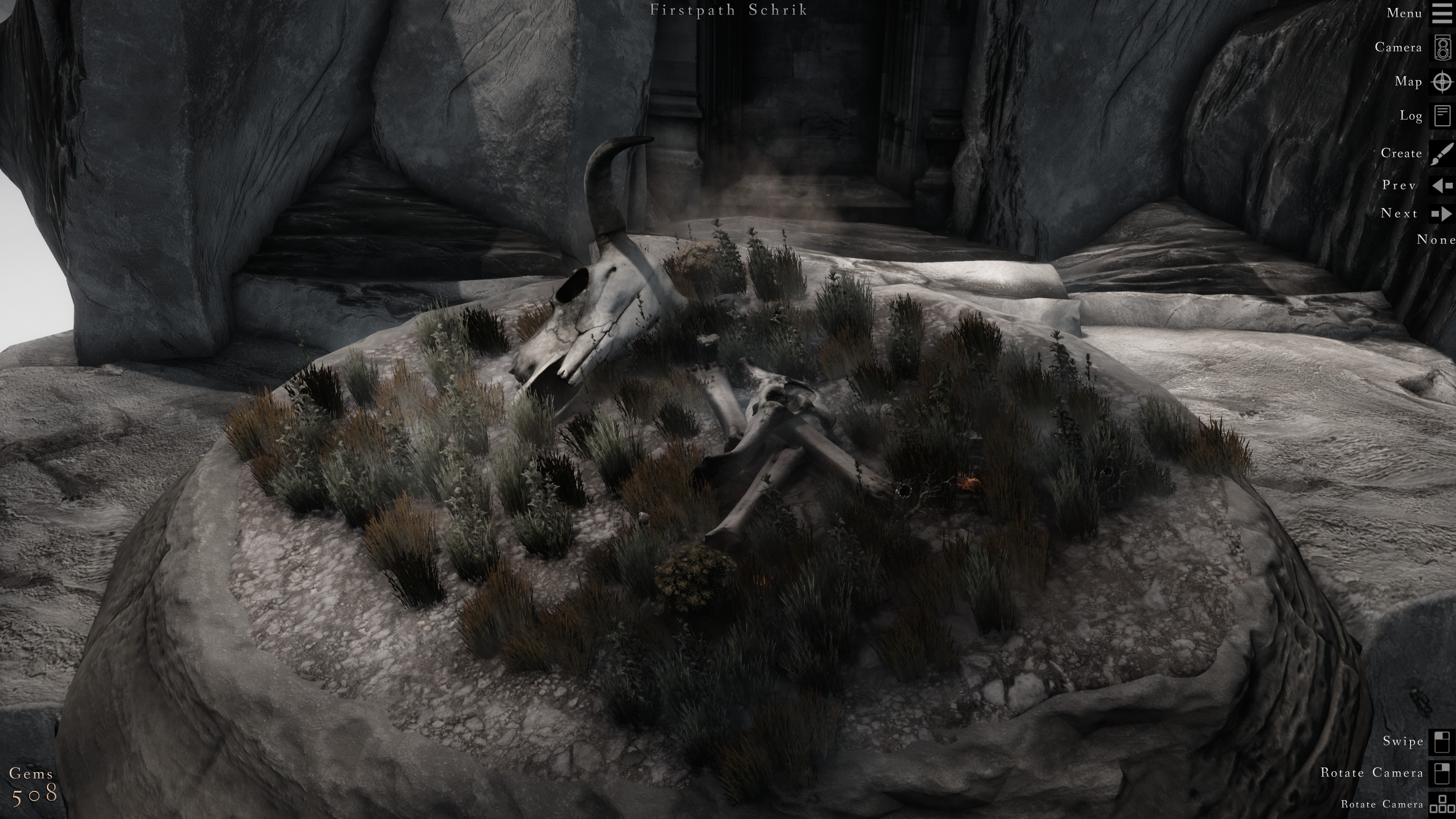This screenshot has width=1456, height=819.
Task: Select the Create paintbrush tool
Action: tap(1442, 153)
